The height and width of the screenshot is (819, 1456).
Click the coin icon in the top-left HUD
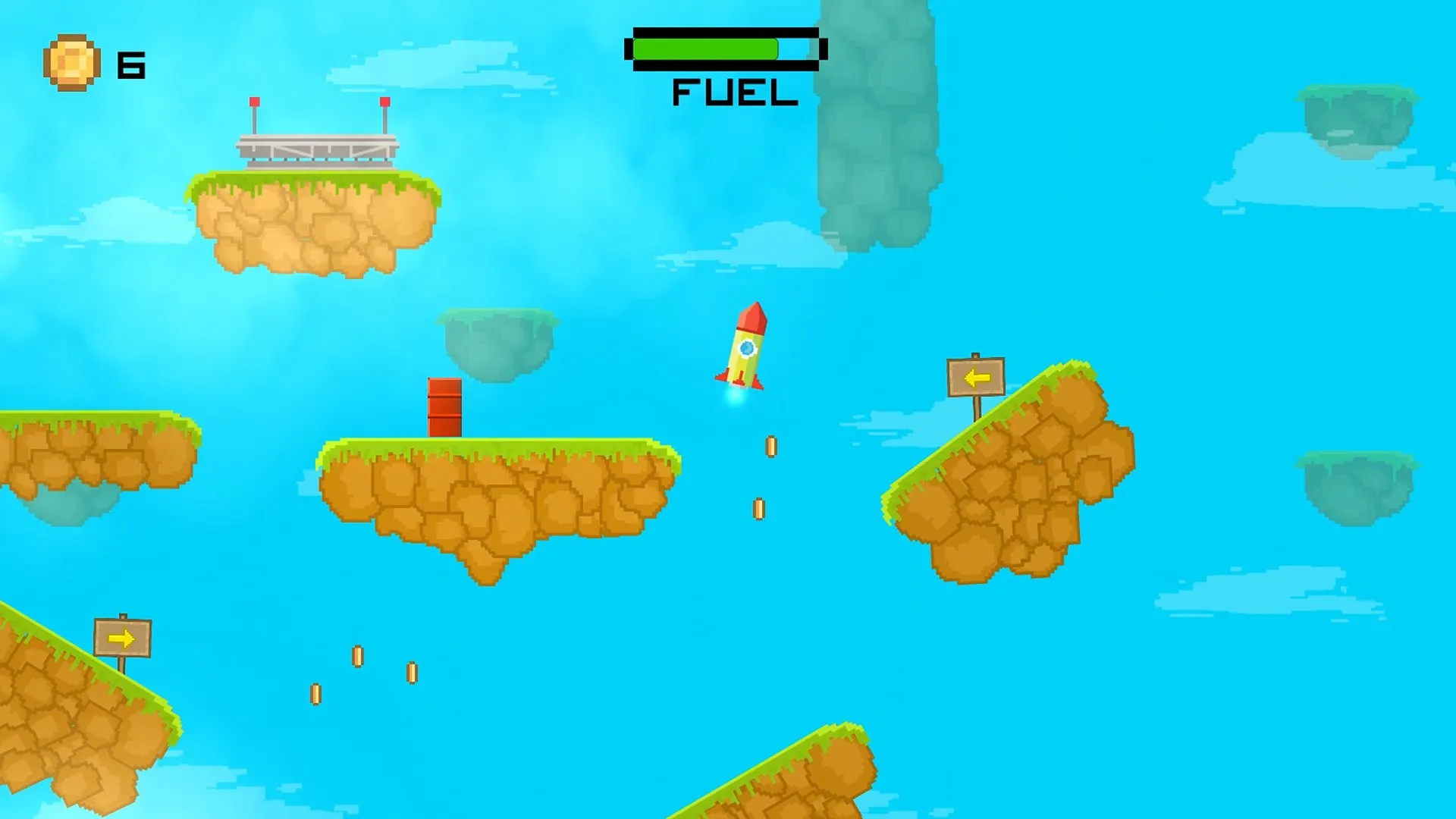coord(71,62)
